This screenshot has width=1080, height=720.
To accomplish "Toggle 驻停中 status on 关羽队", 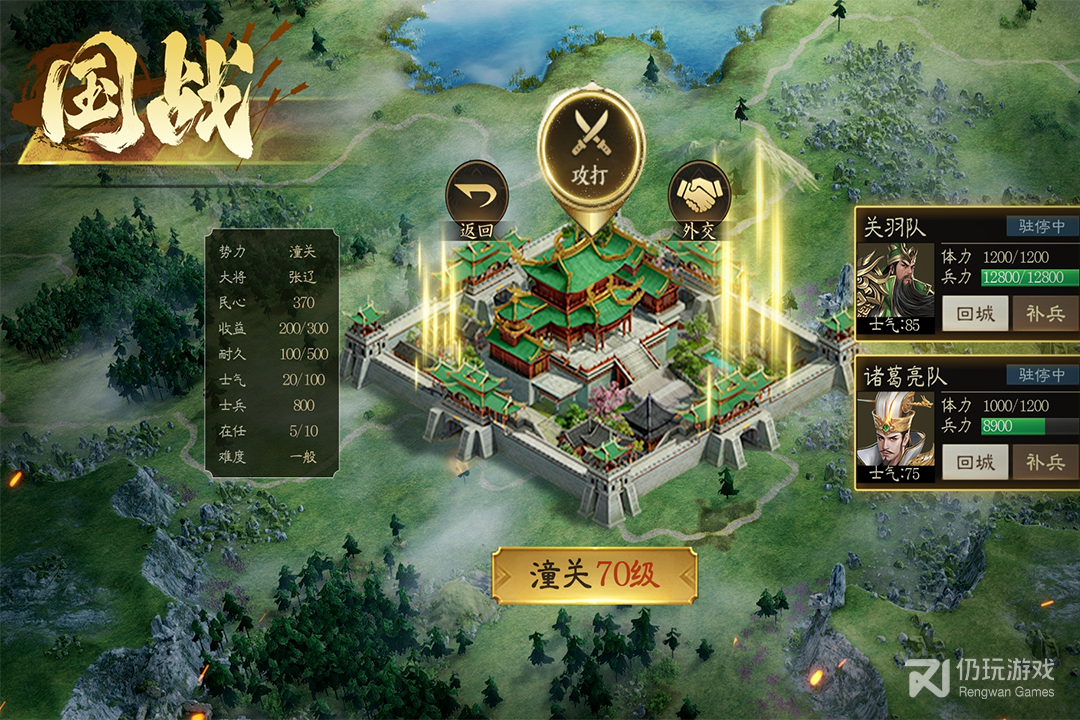I will (1042, 227).
